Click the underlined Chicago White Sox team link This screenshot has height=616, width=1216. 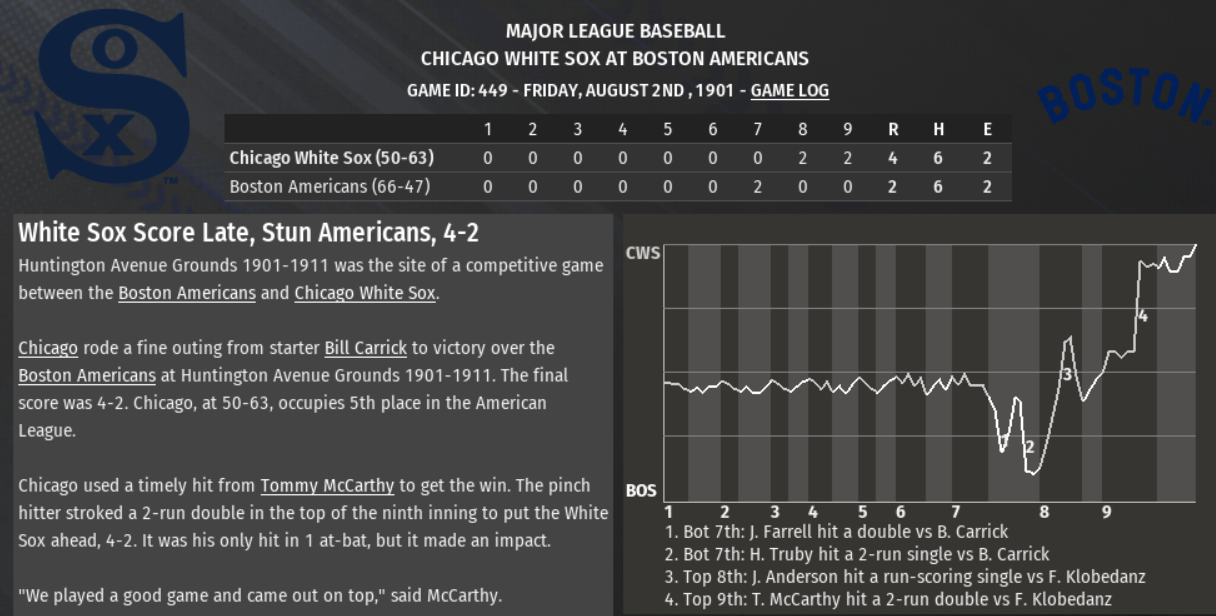click(365, 293)
